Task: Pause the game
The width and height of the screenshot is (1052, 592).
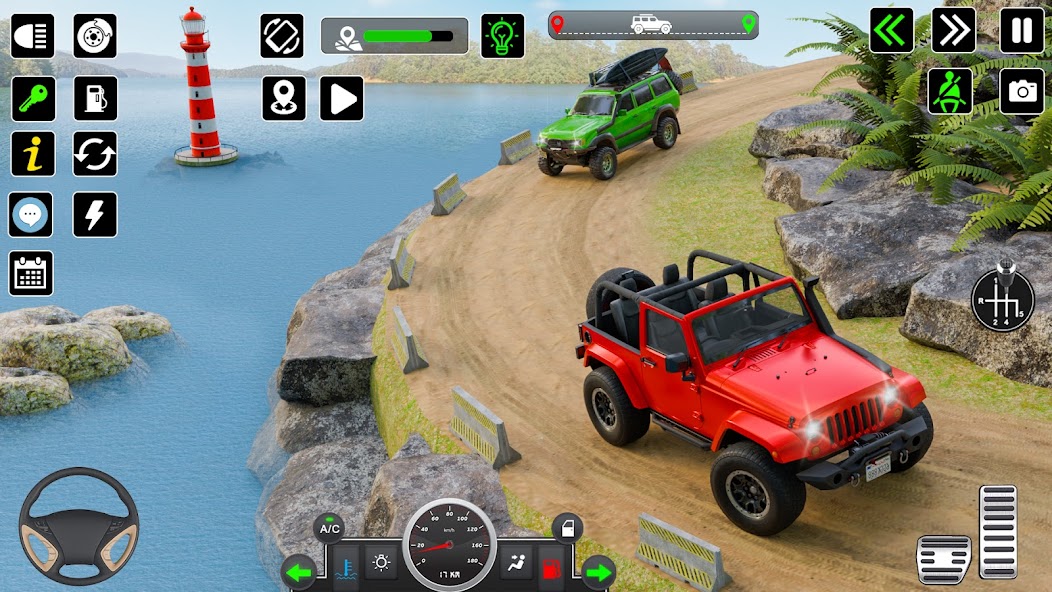Action: coord(1021,30)
